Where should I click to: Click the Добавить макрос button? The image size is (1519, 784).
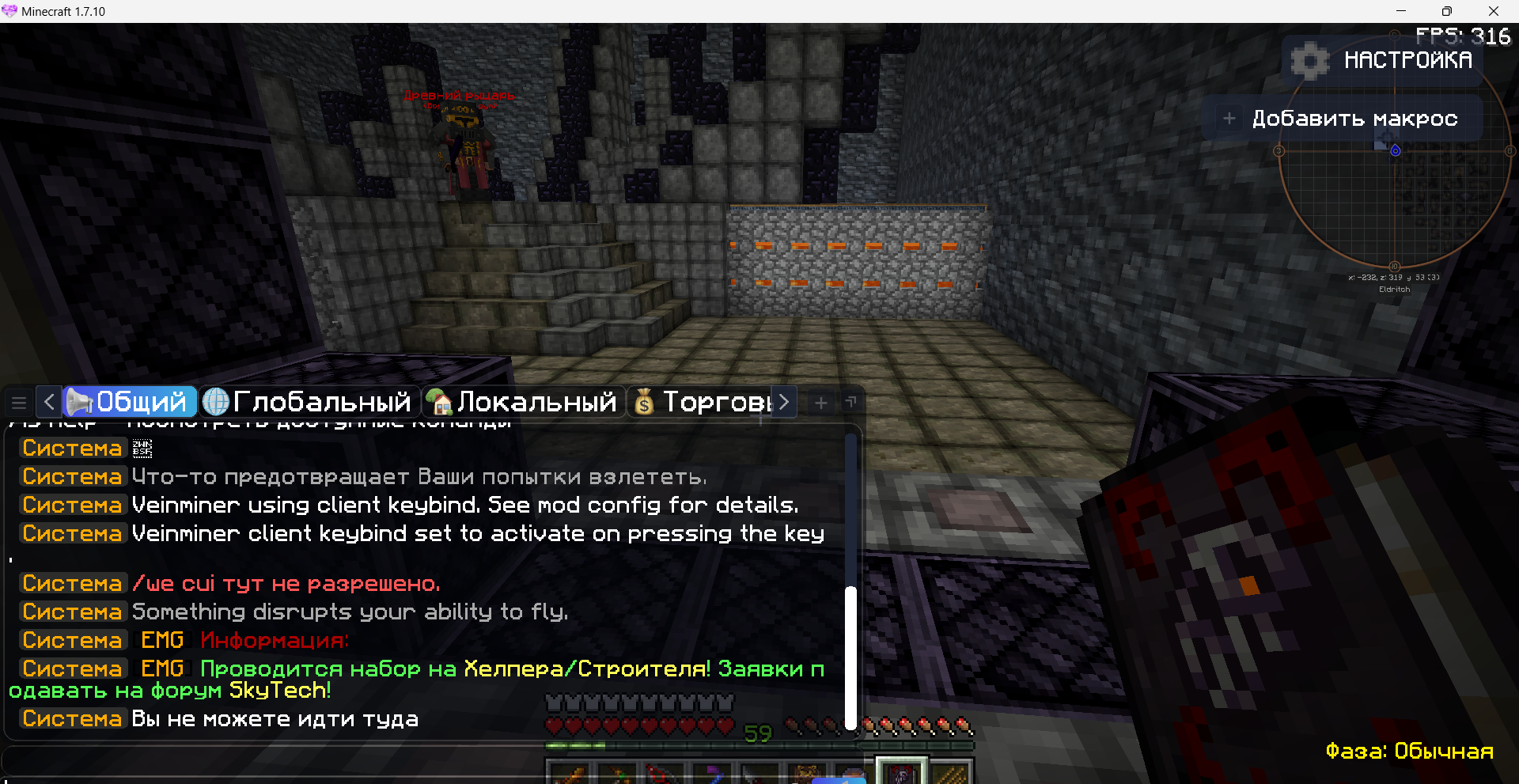point(1342,119)
